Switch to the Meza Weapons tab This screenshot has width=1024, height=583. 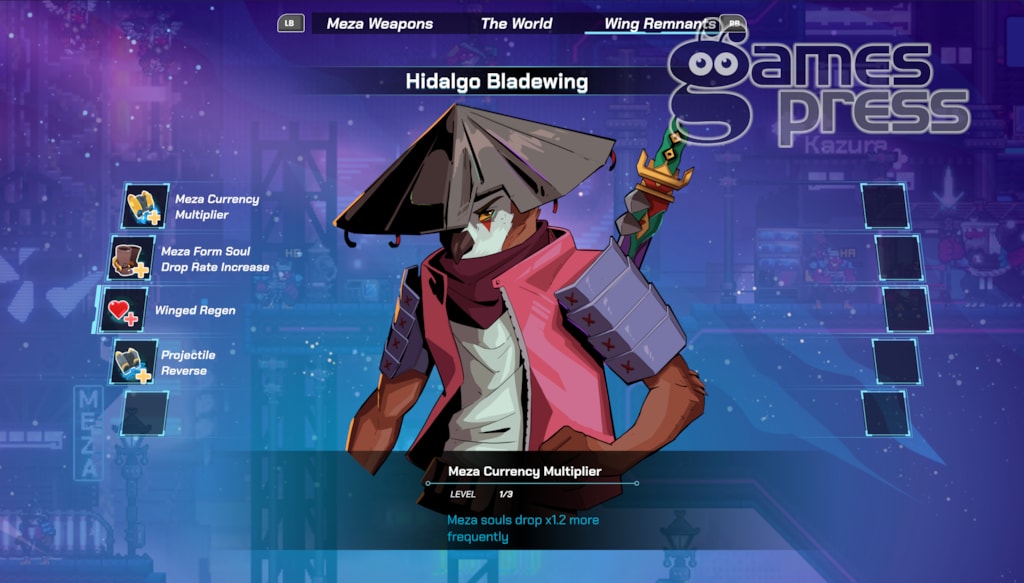point(379,23)
